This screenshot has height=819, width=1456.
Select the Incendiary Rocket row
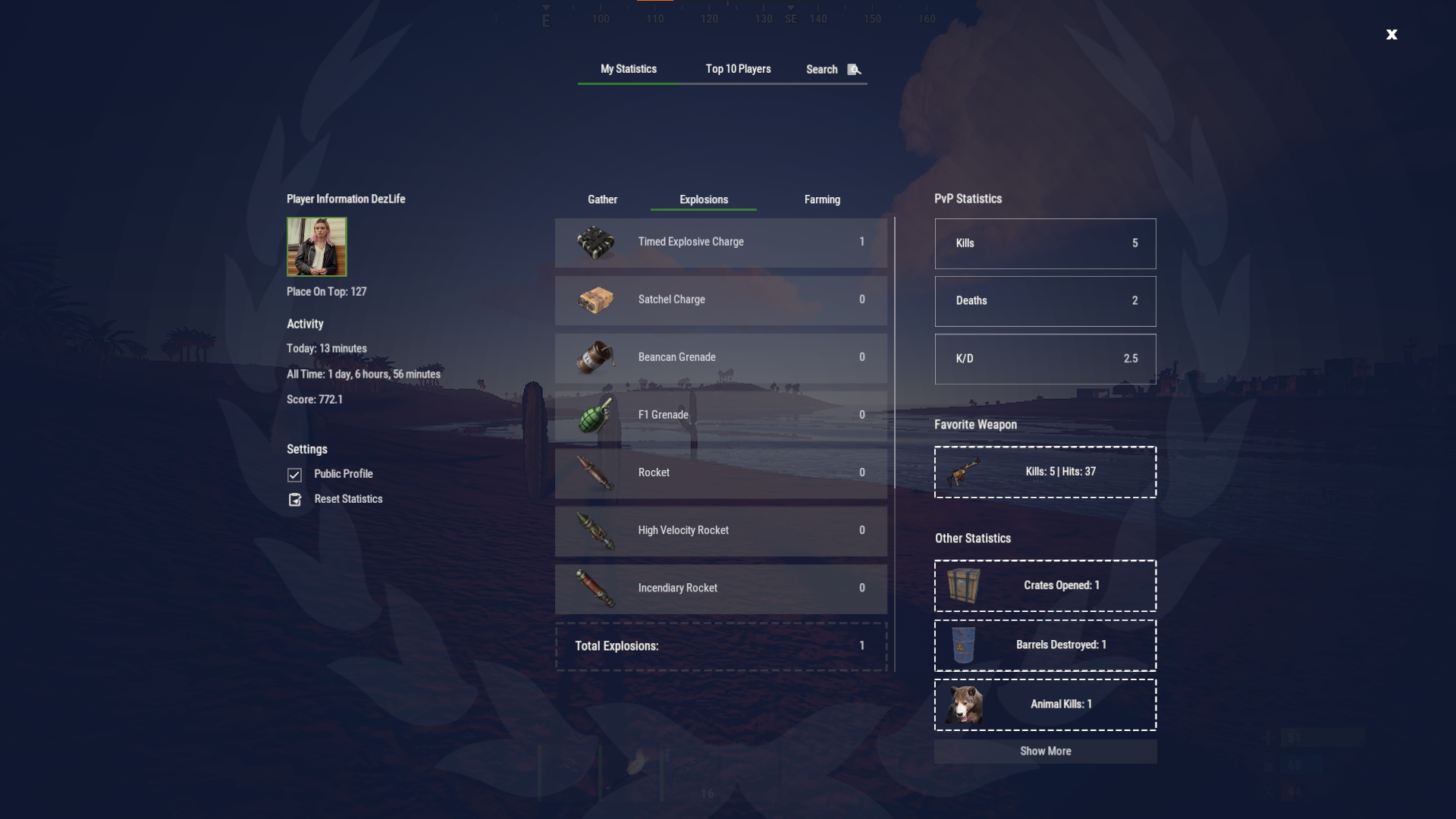tap(720, 588)
